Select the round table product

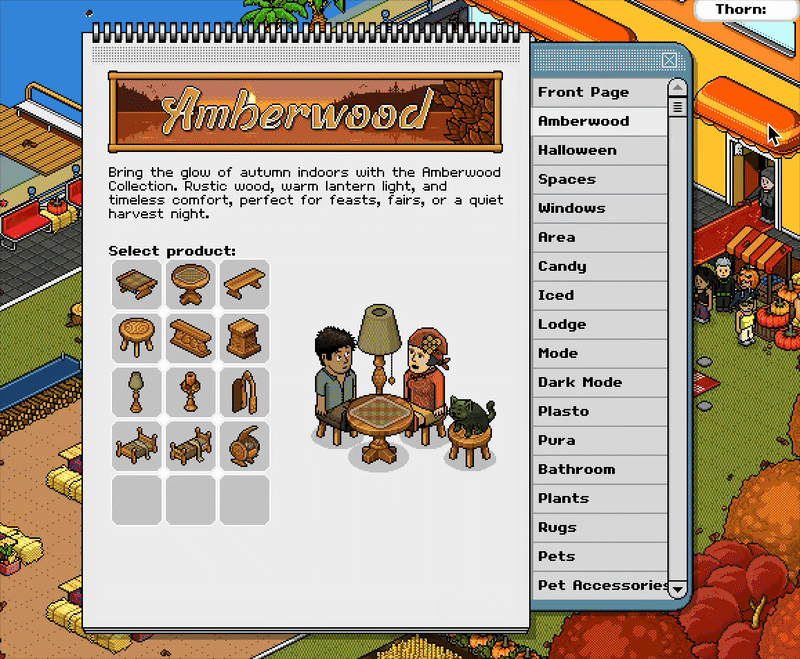pyautogui.click(x=191, y=284)
